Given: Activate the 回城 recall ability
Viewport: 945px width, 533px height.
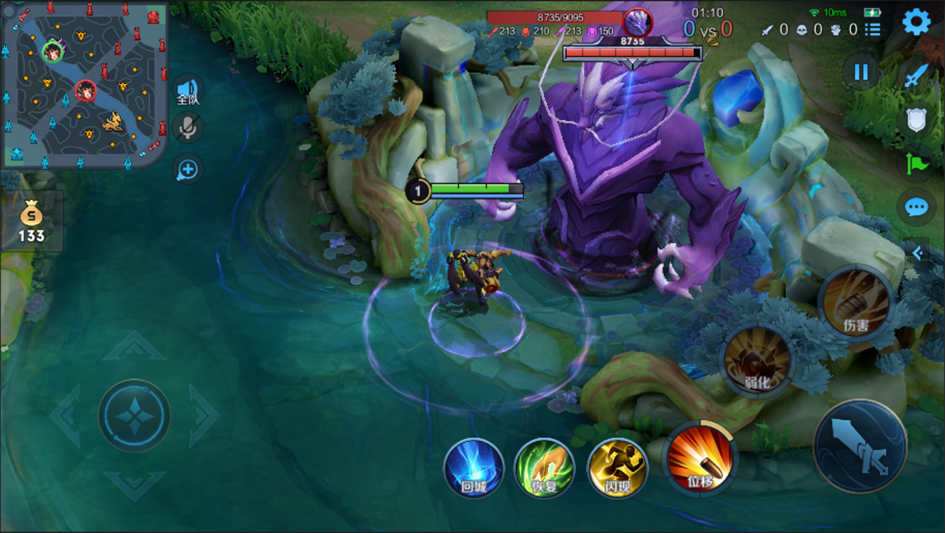Looking at the screenshot, I should click(474, 467).
